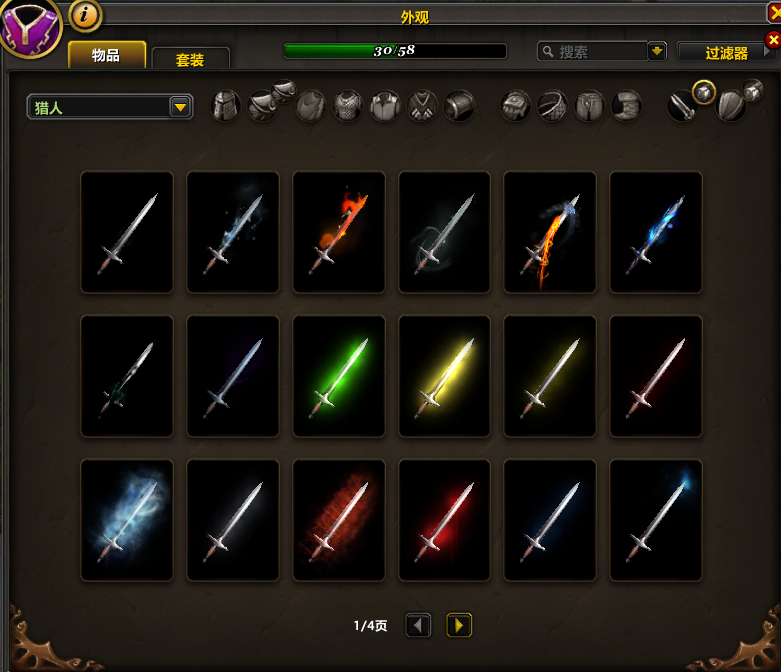The image size is (781, 672).
Task: Choose the red glowing sword appearance
Action: [x=445, y=521]
